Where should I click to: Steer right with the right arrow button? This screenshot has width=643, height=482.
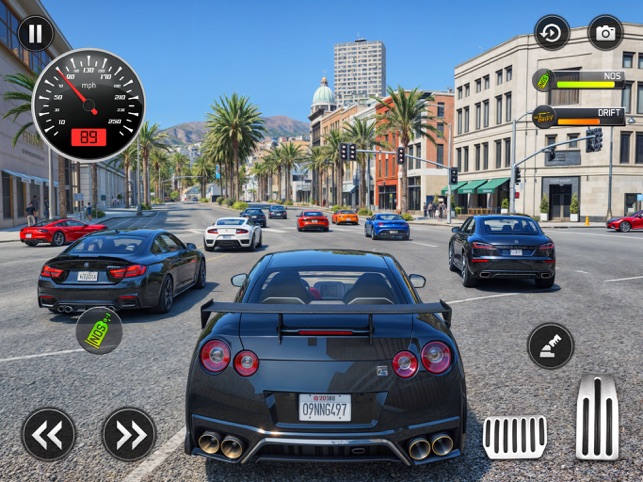pos(129,434)
